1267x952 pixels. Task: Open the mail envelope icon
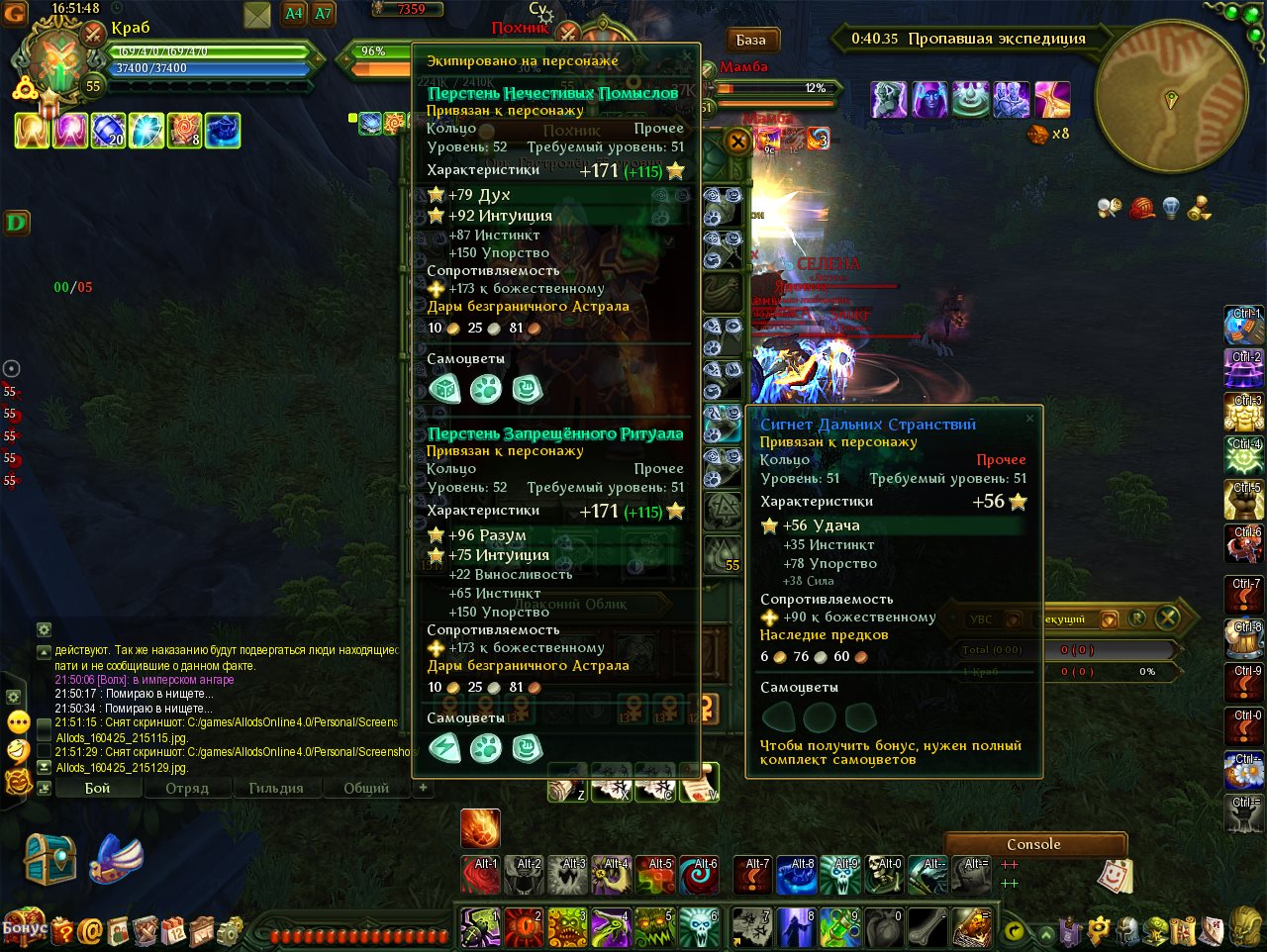tap(257, 15)
